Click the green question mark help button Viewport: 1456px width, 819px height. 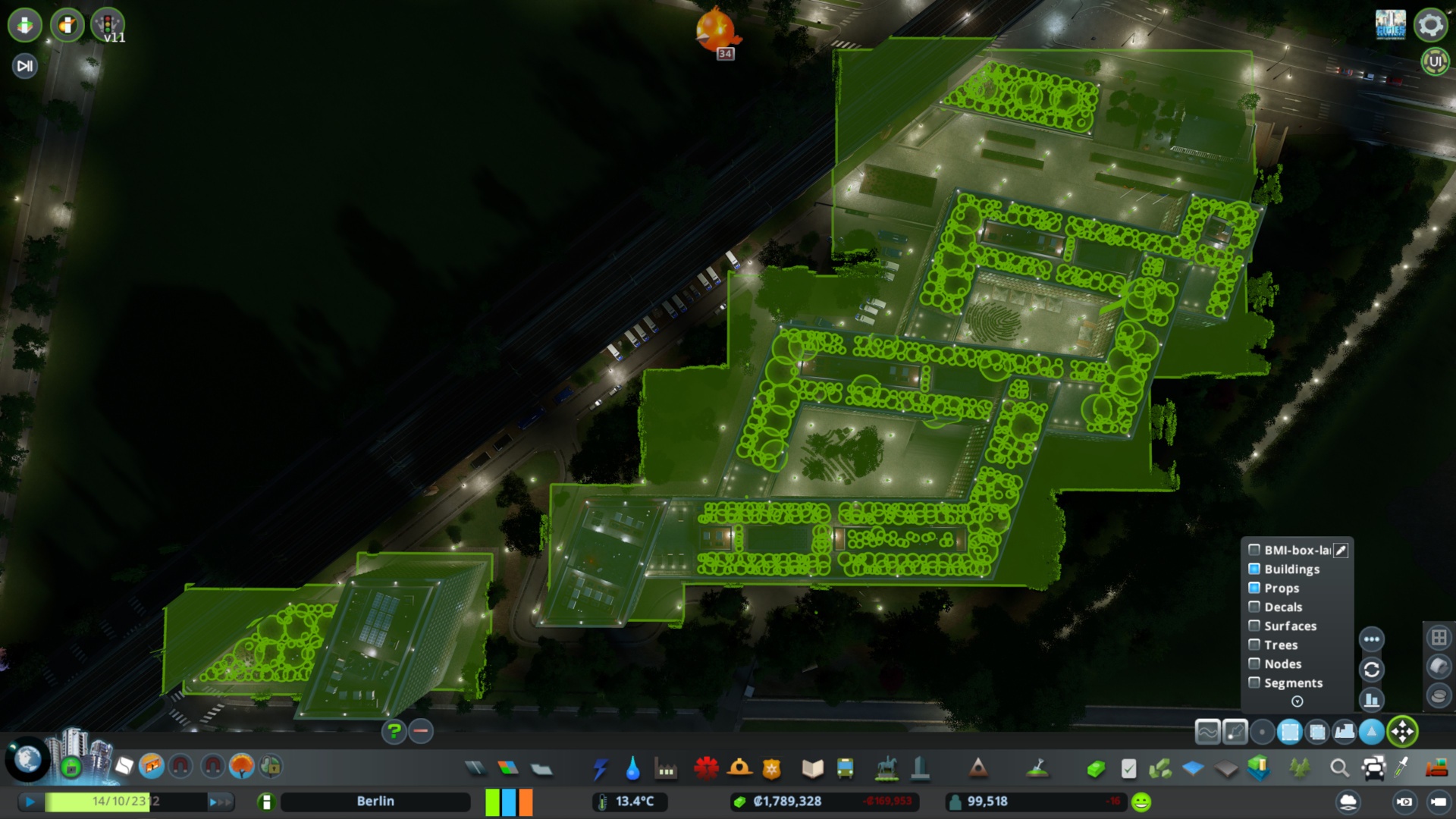393,732
